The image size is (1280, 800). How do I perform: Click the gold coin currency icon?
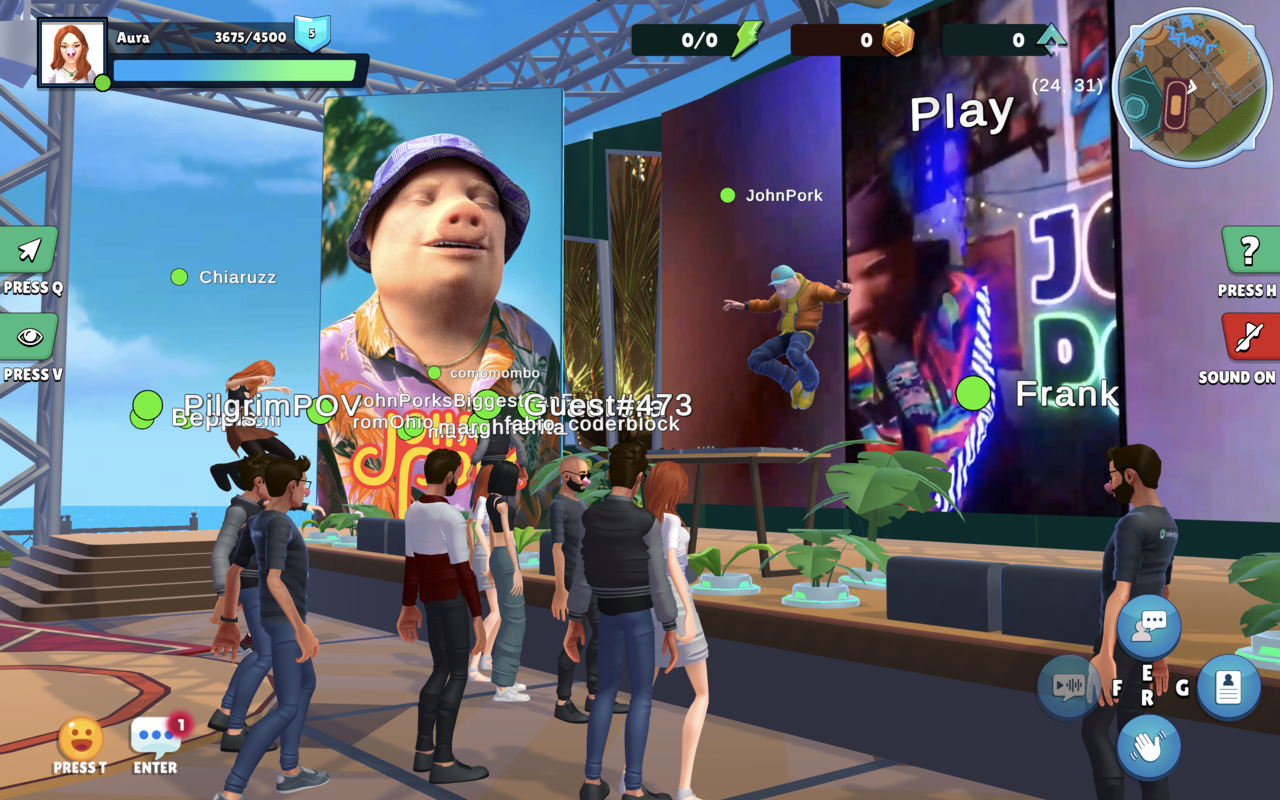point(897,40)
